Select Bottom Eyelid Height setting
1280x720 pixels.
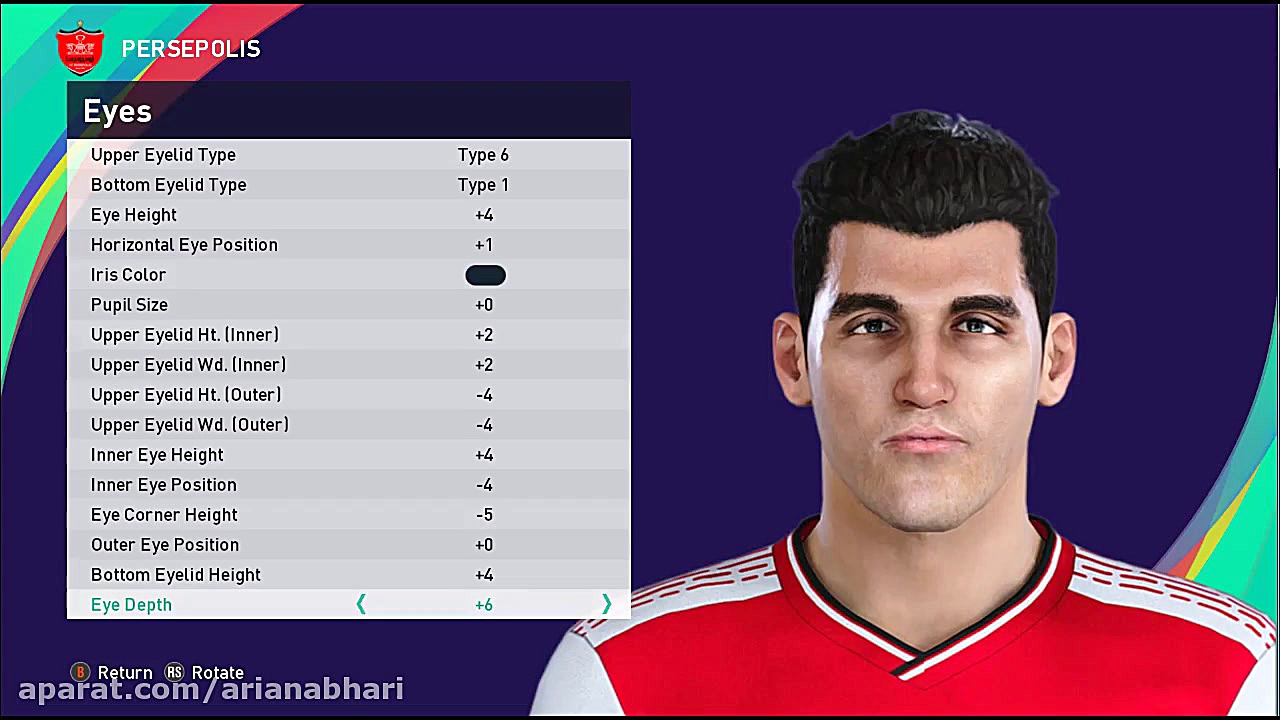tap(300, 575)
